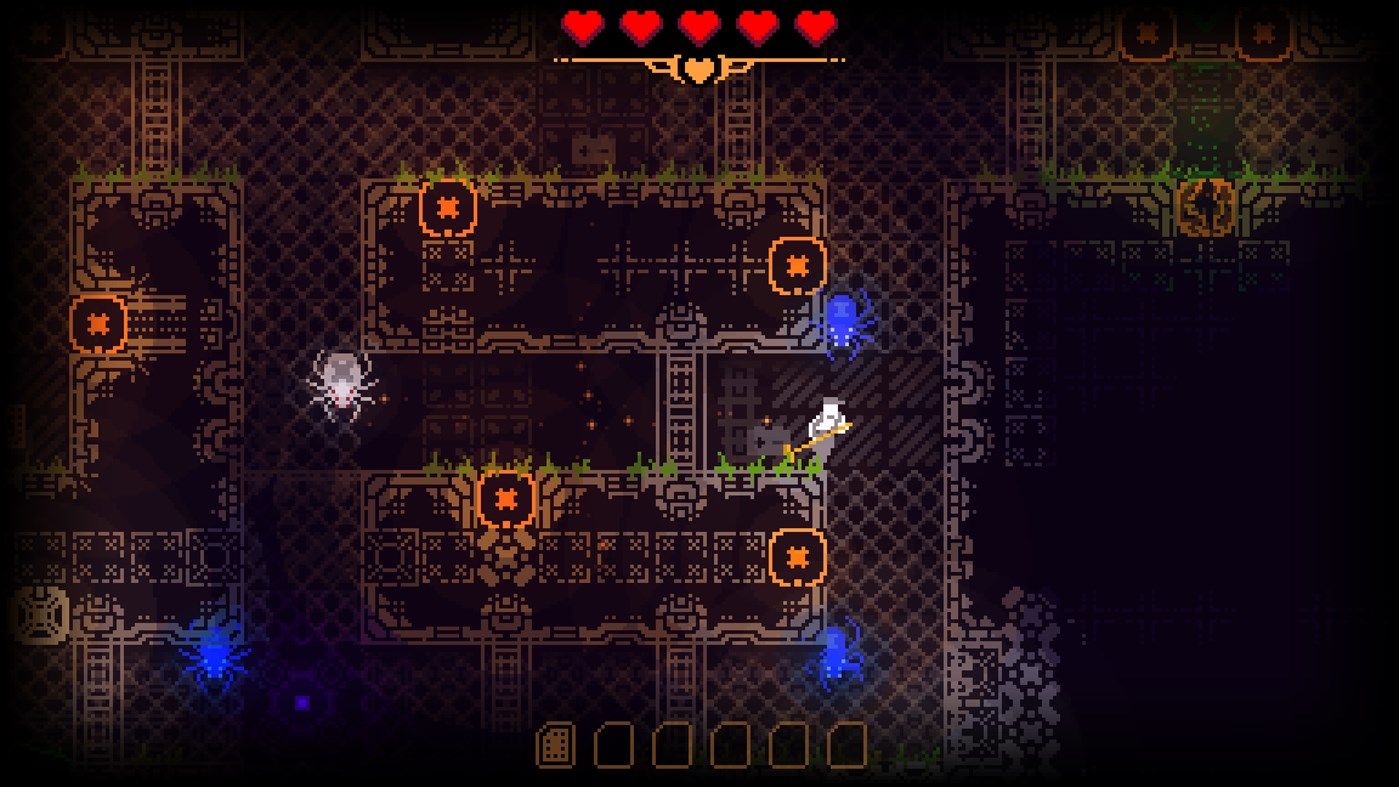Viewport: 1399px width, 787px height.
Task: Click the orange rune emblem right of the center chamber
Action: 797,264
